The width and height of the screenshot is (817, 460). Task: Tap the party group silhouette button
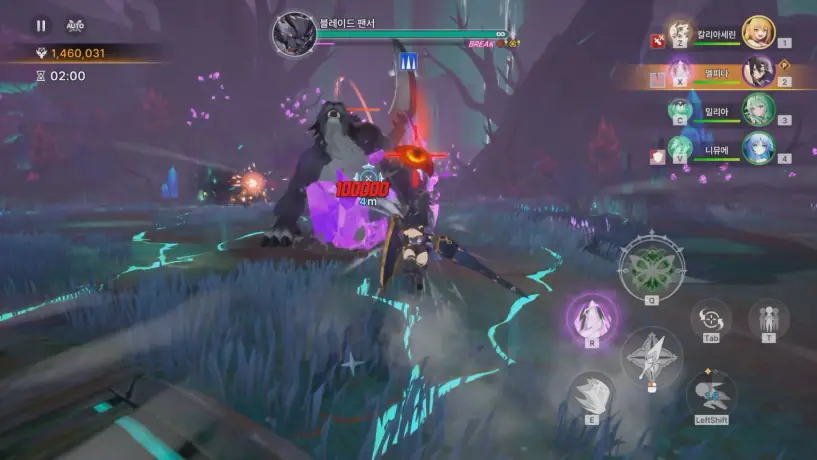(768, 319)
